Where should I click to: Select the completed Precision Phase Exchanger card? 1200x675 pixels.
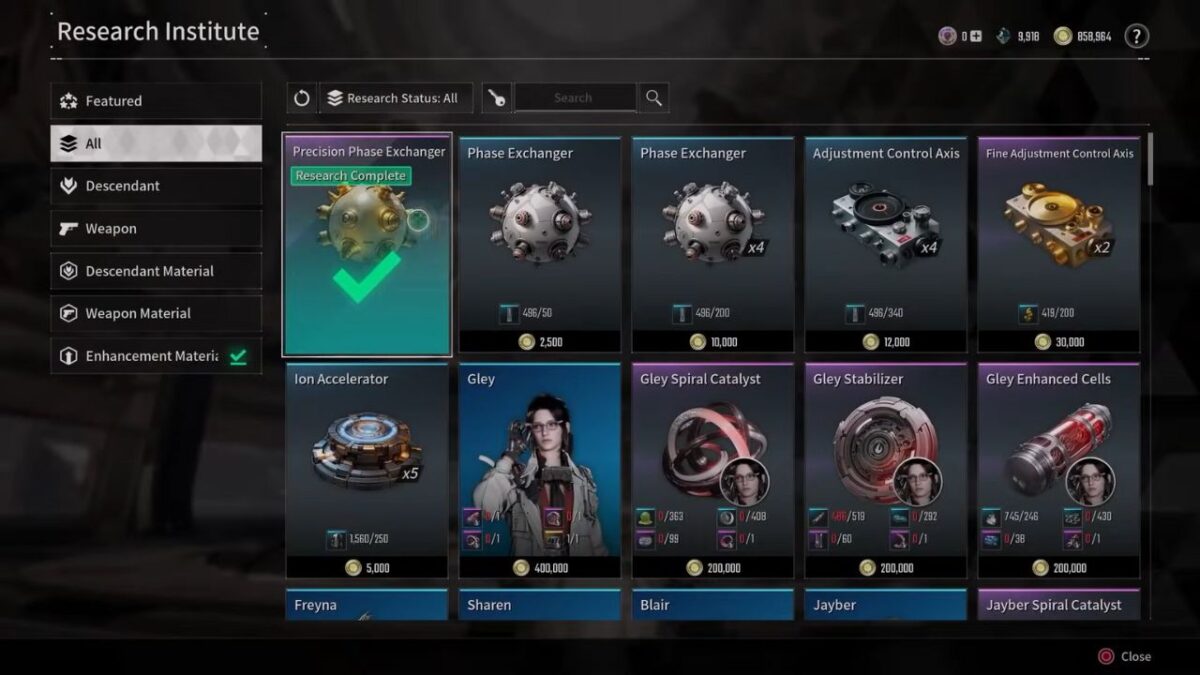point(367,245)
